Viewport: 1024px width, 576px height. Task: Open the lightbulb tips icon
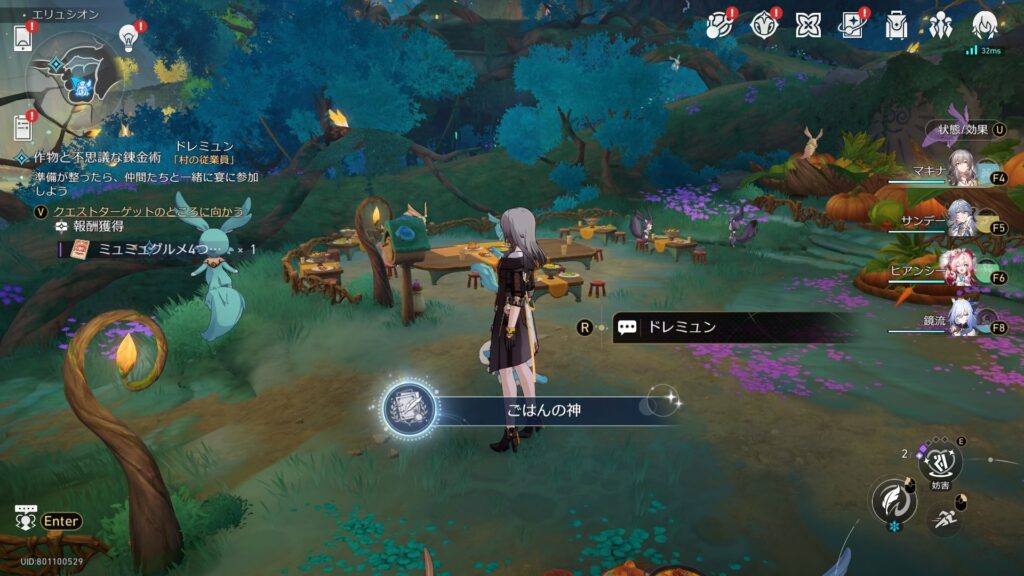128,36
